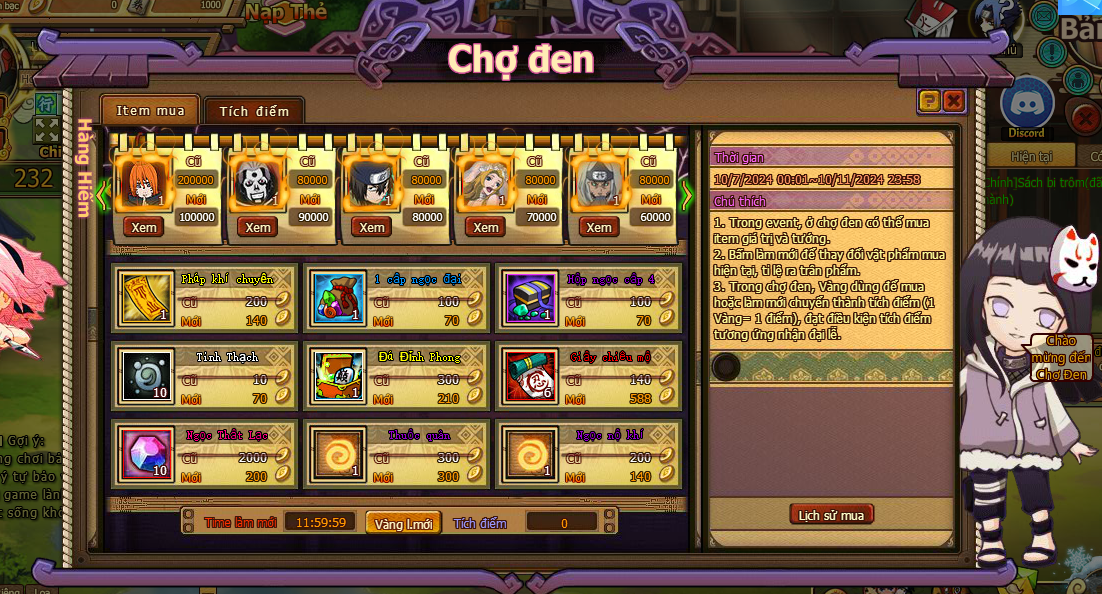Select the Đá Đỉnh Phong item

coord(335,375)
